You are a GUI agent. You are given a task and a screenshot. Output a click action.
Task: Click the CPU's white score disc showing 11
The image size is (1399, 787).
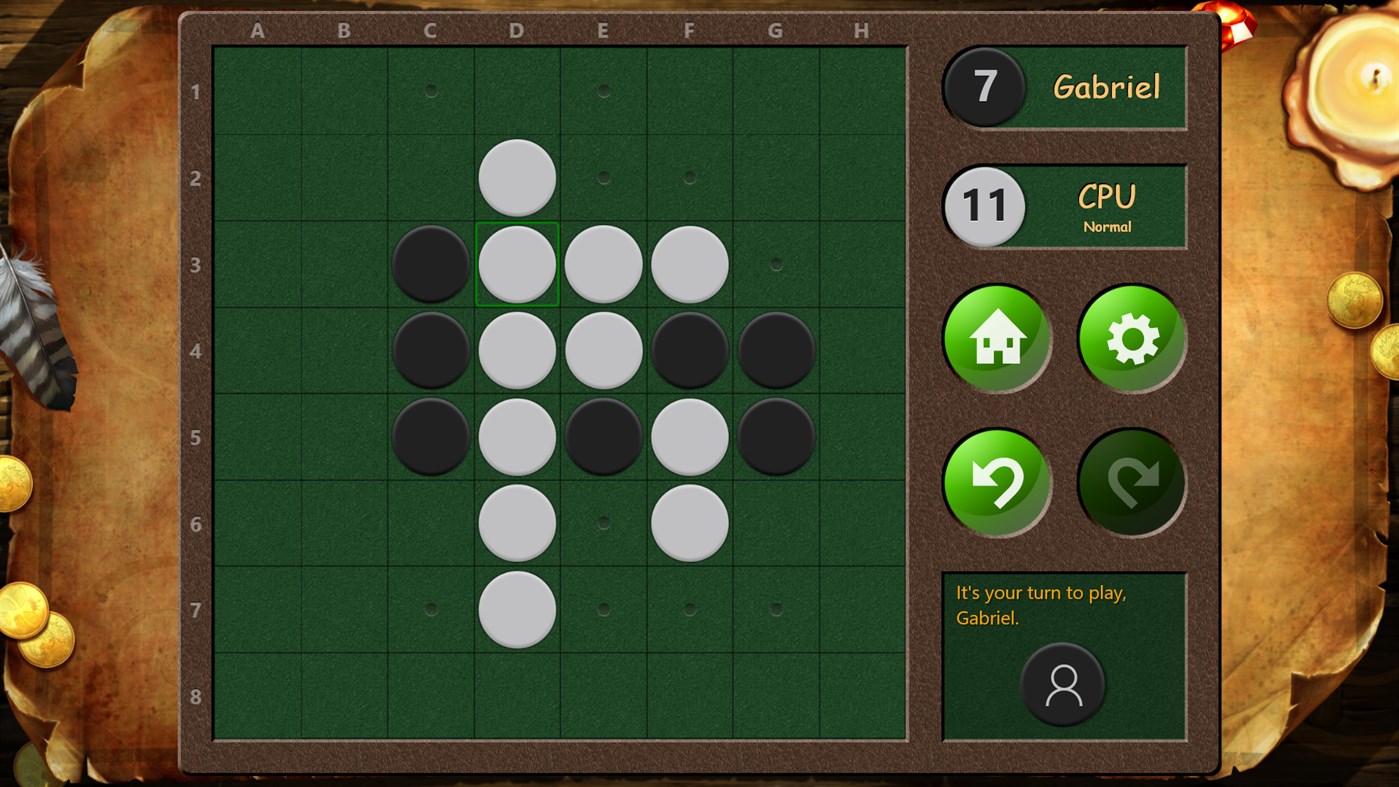[984, 206]
